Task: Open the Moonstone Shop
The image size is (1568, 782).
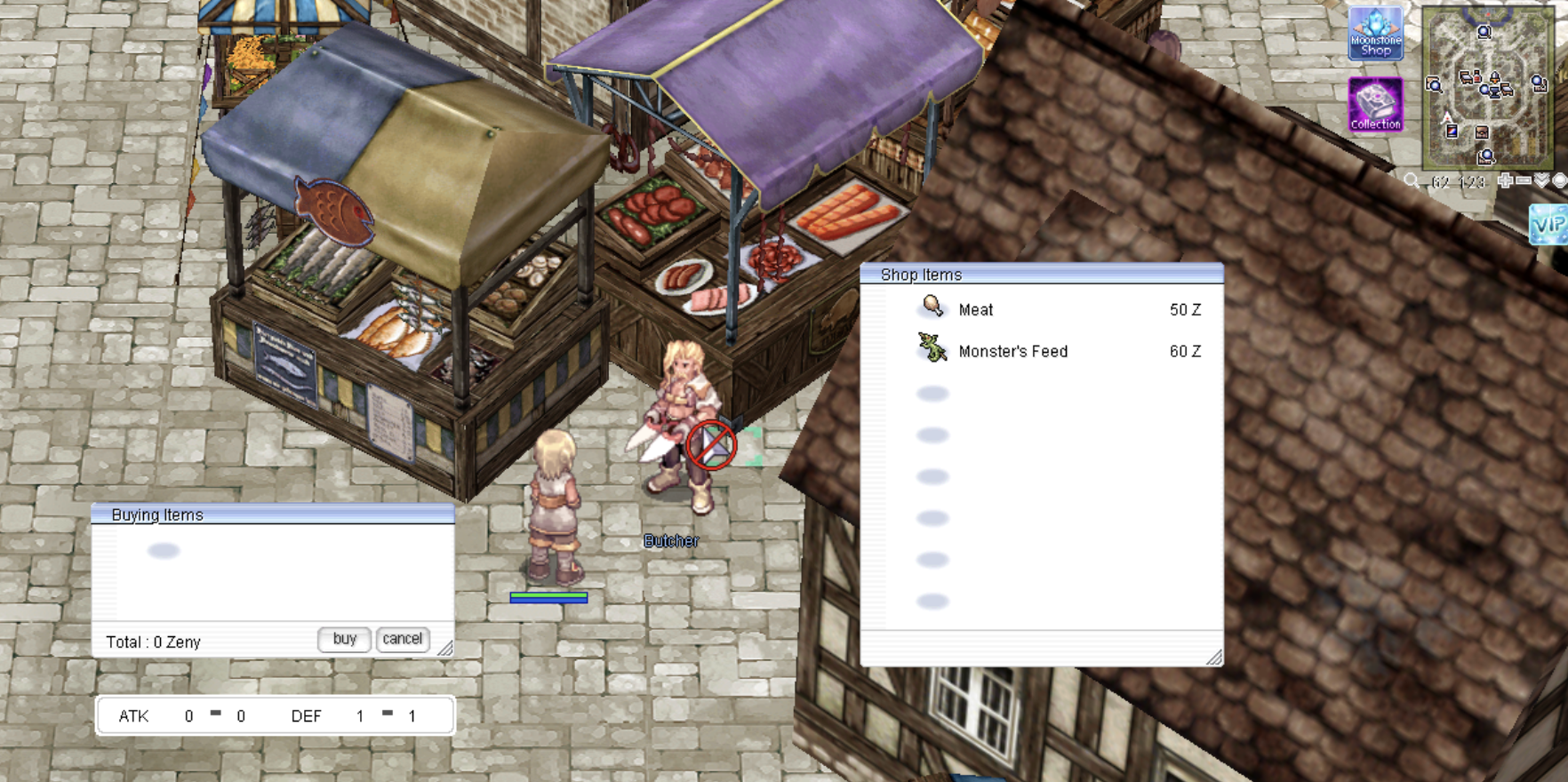Action: 1375,34
